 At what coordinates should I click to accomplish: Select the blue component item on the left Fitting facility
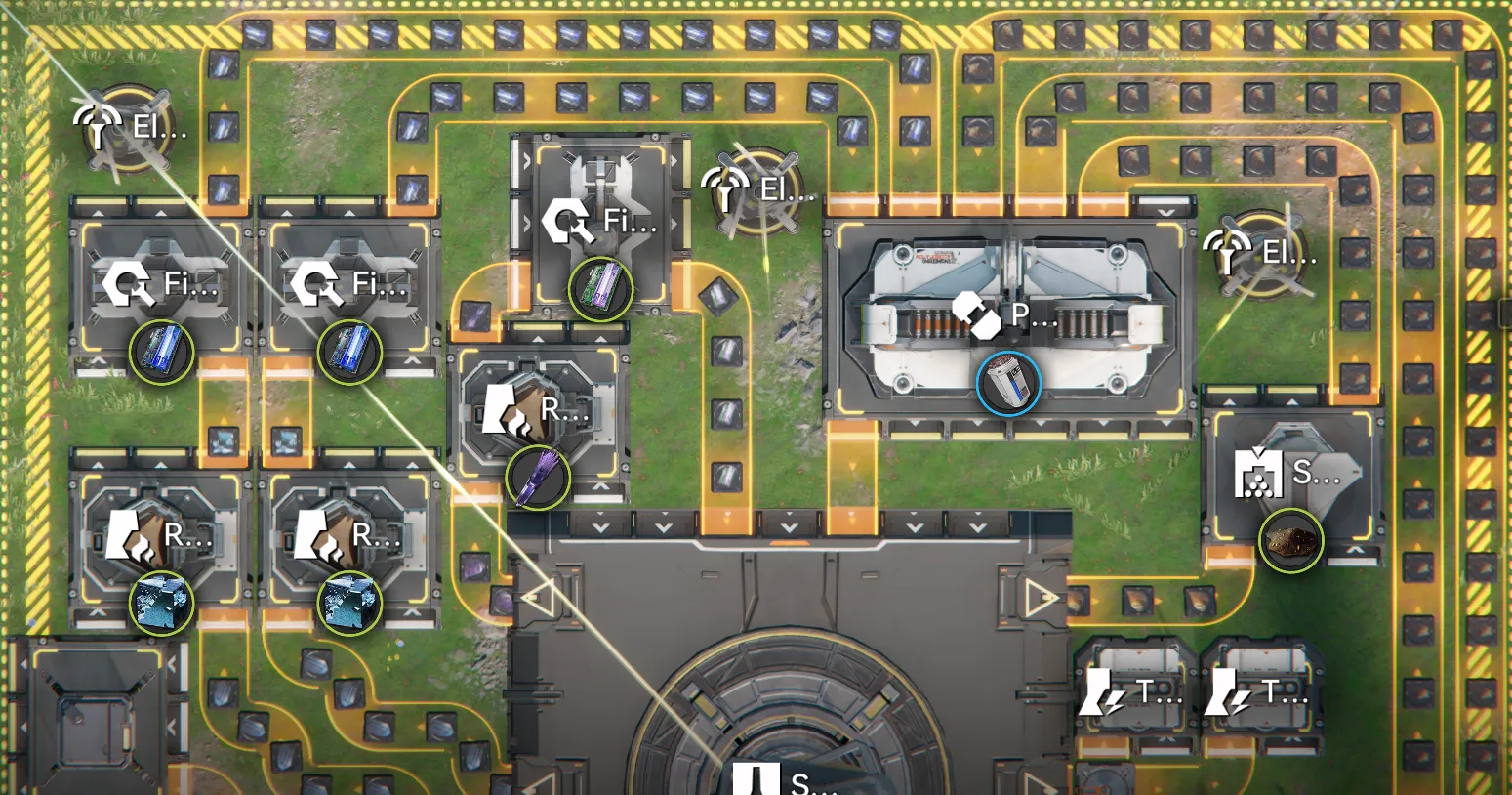163,354
